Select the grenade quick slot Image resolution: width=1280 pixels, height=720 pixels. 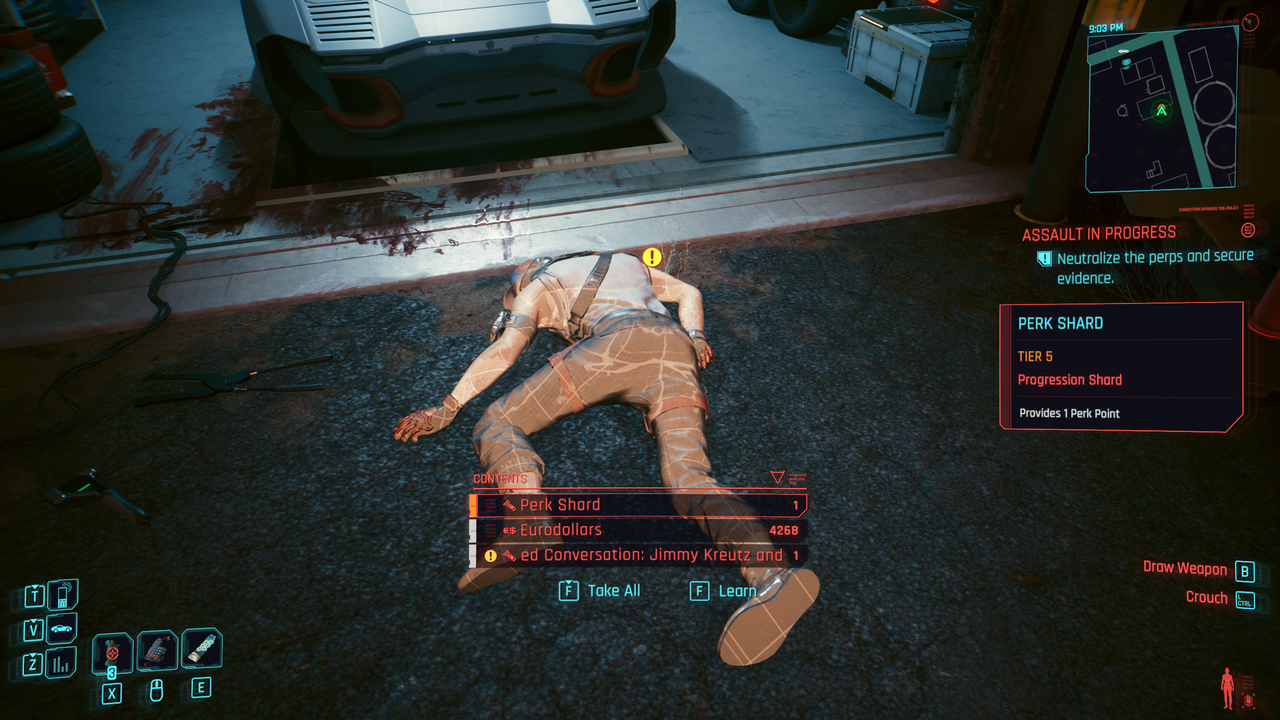[112, 653]
